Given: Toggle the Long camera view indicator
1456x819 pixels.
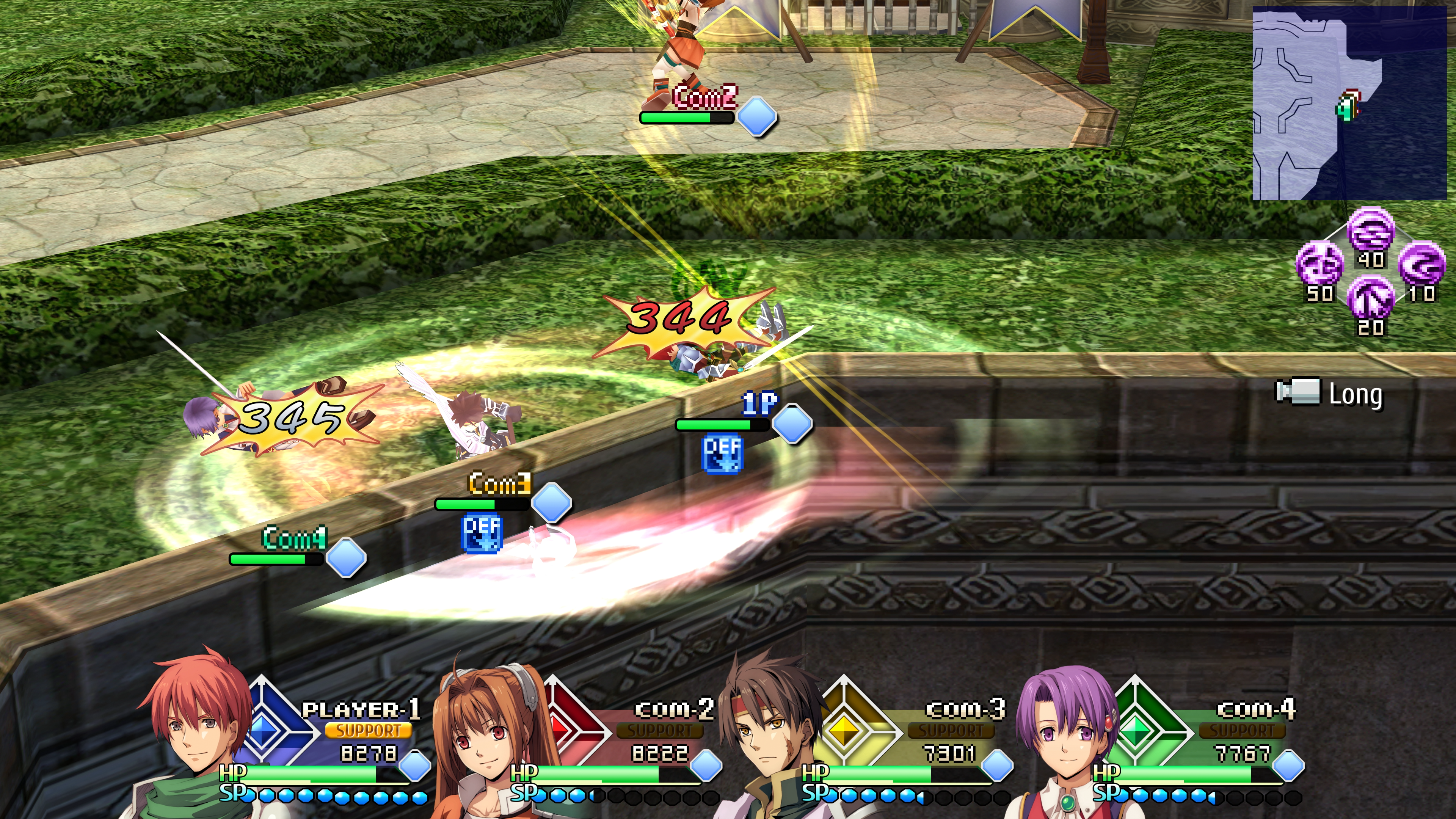Looking at the screenshot, I should coord(1329,394).
